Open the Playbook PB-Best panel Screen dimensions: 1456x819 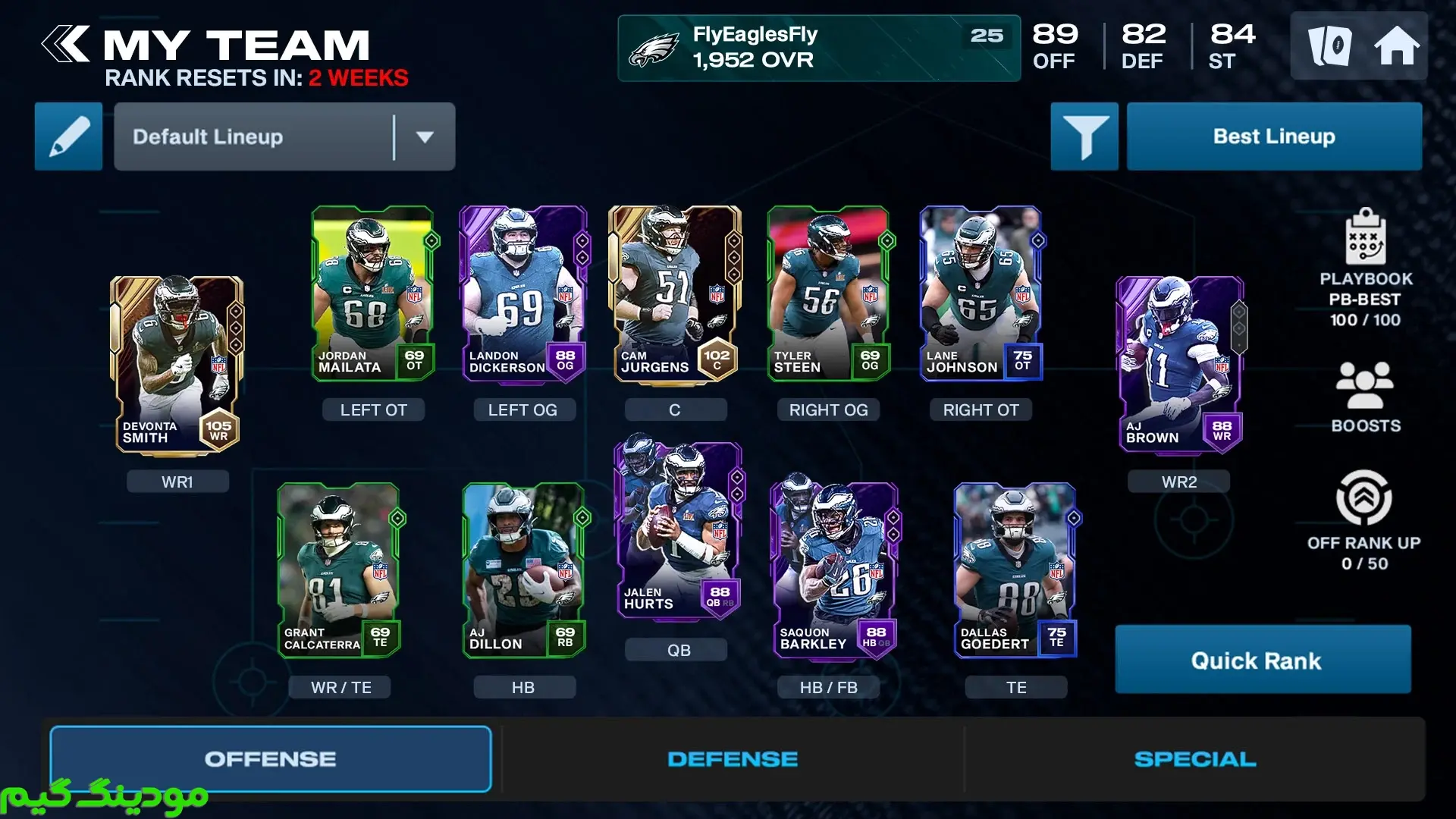pyautogui.click(x=1365, y=268)
